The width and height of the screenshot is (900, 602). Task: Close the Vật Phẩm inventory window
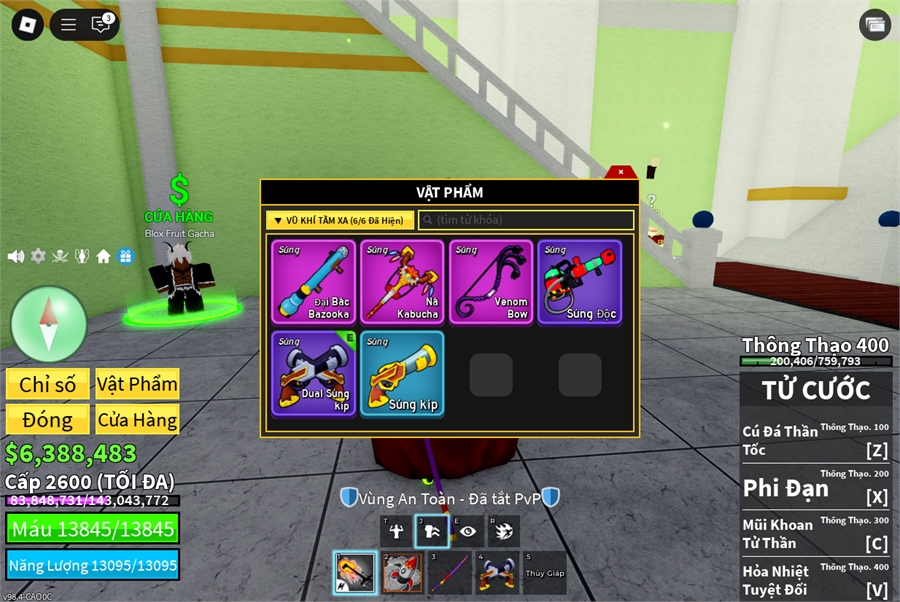(621, 172)
